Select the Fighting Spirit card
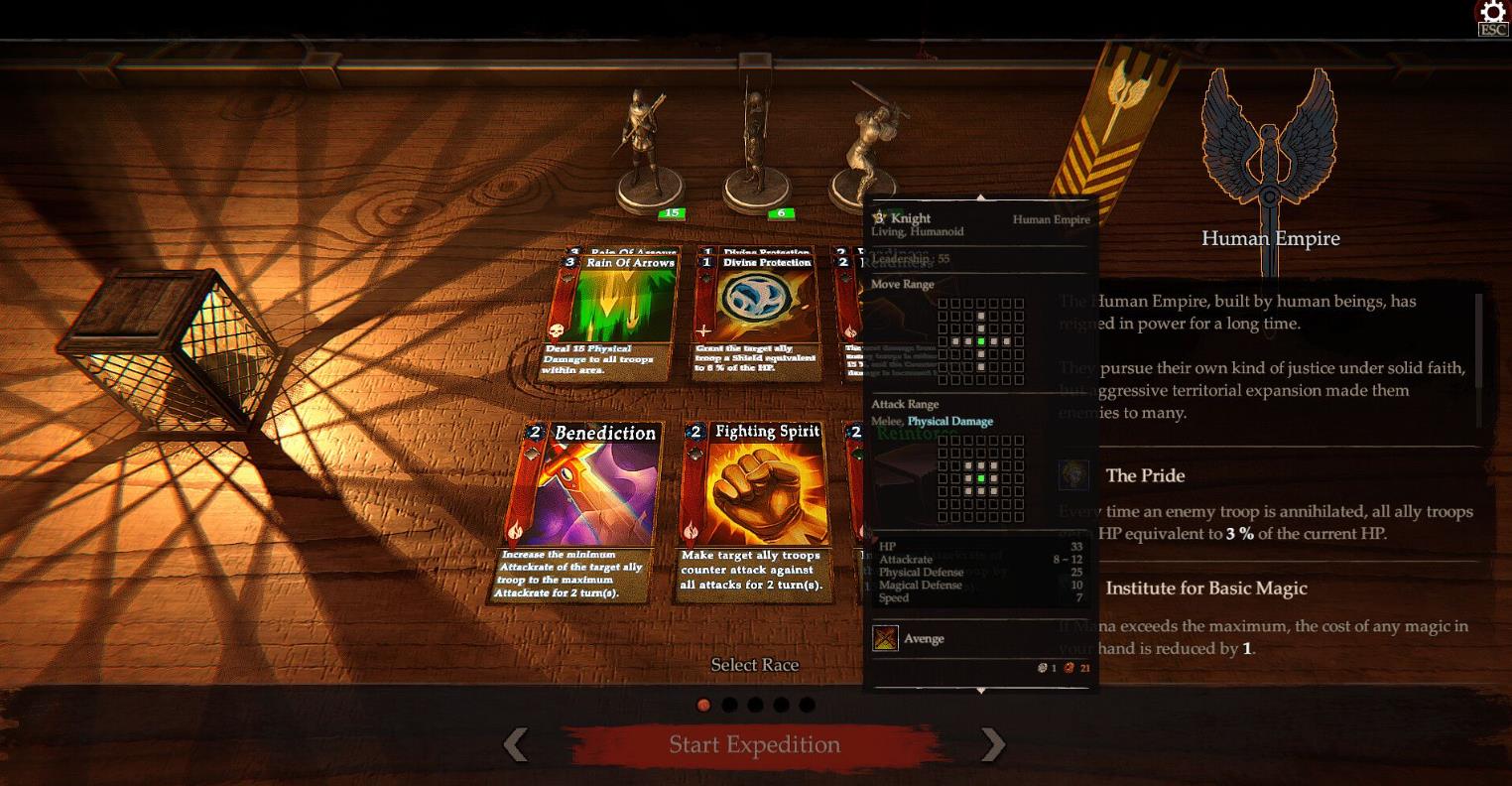This screenshot has width=1512, height=786. tap(756, 510)
